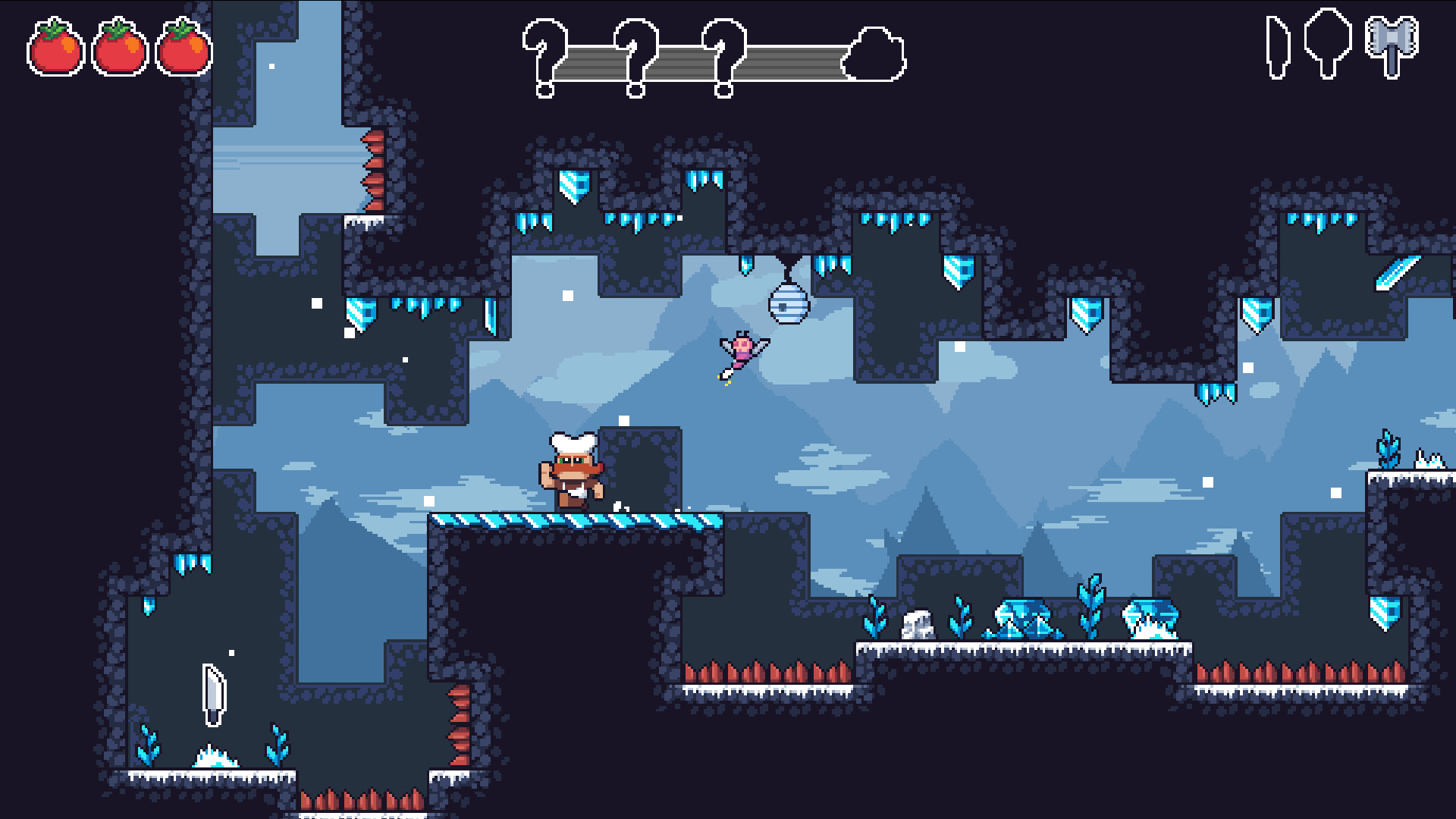Click the rightmost question mark marker
The width and height of the screenshot is (1456, 819).
click(x=723, y=57)
